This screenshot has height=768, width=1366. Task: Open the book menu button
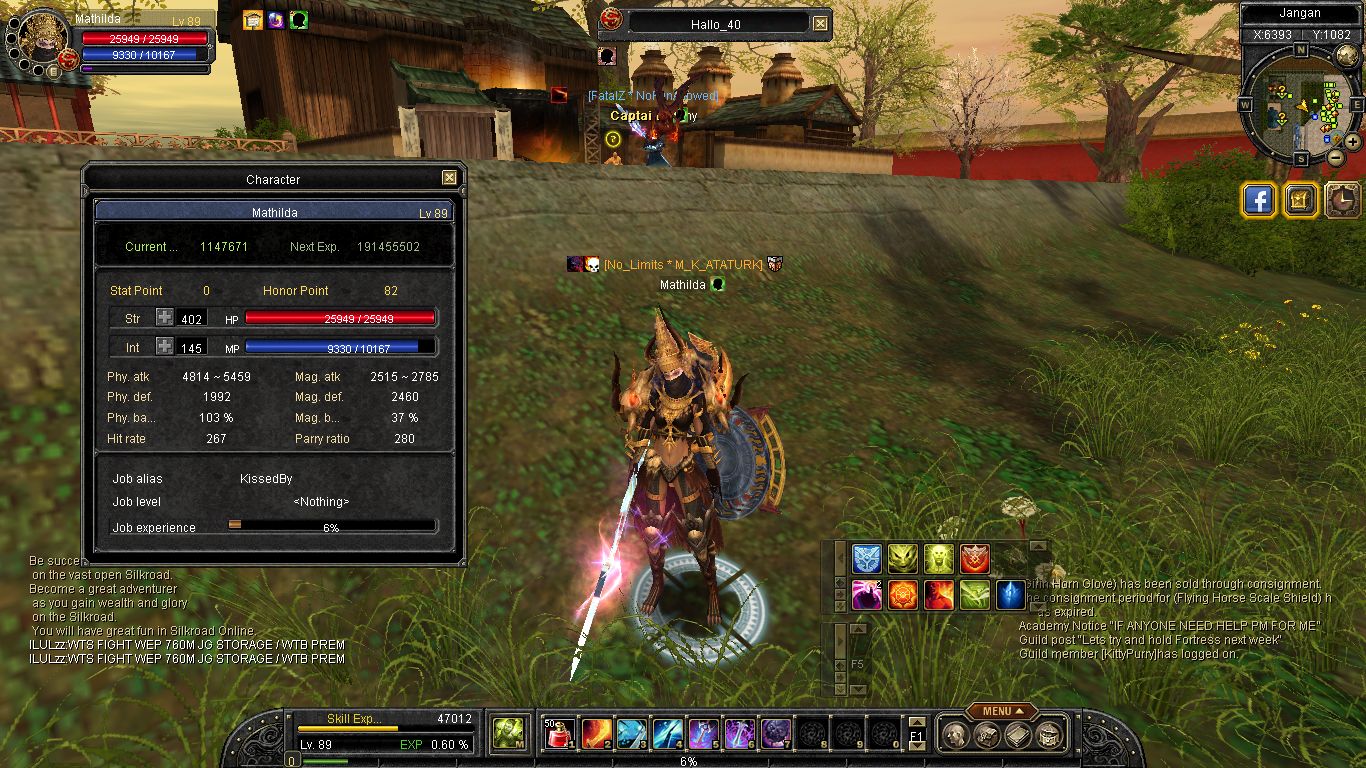point(1018,735)
